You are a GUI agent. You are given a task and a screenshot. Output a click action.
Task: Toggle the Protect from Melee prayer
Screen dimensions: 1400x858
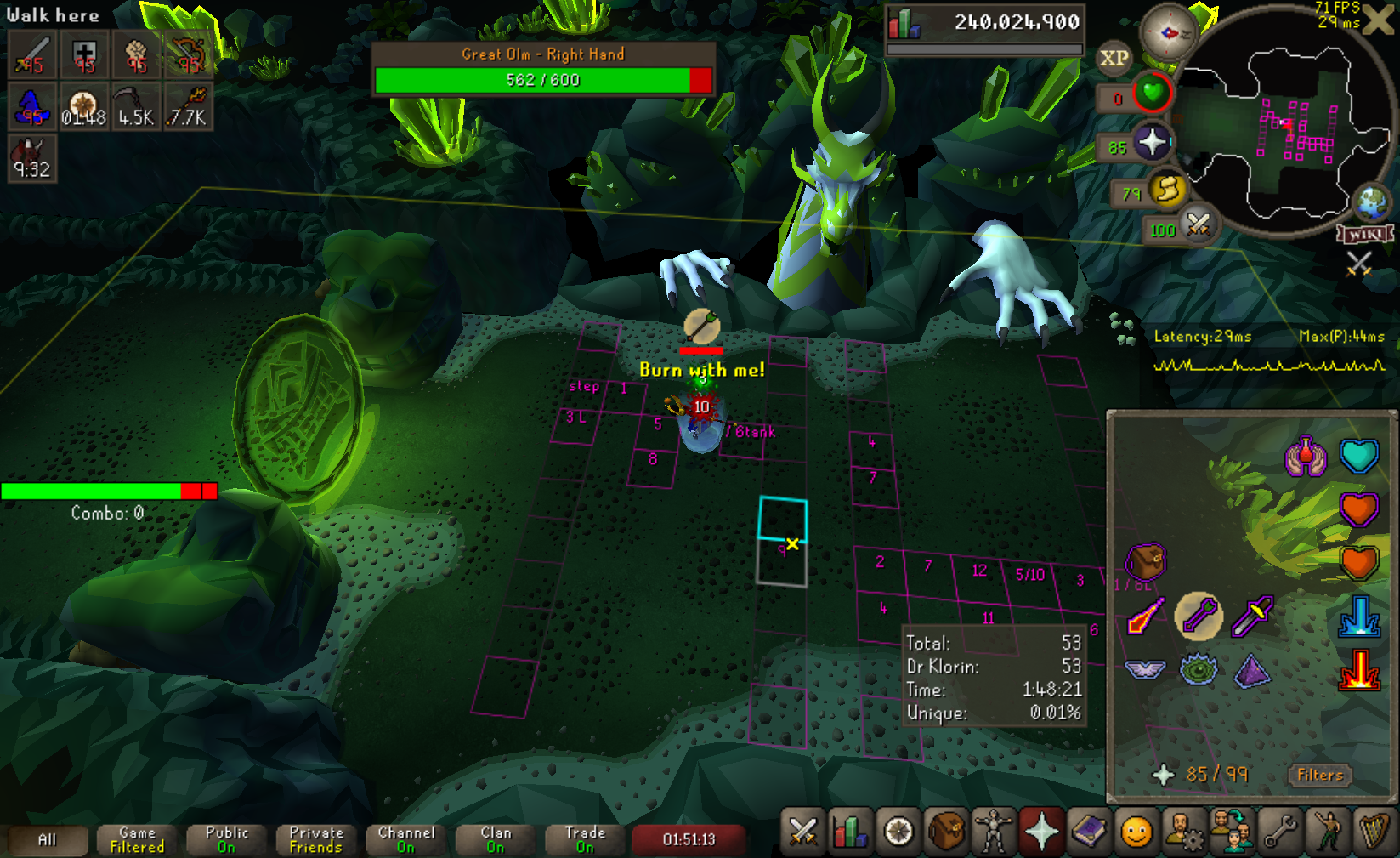click(x=1252, y=616)
